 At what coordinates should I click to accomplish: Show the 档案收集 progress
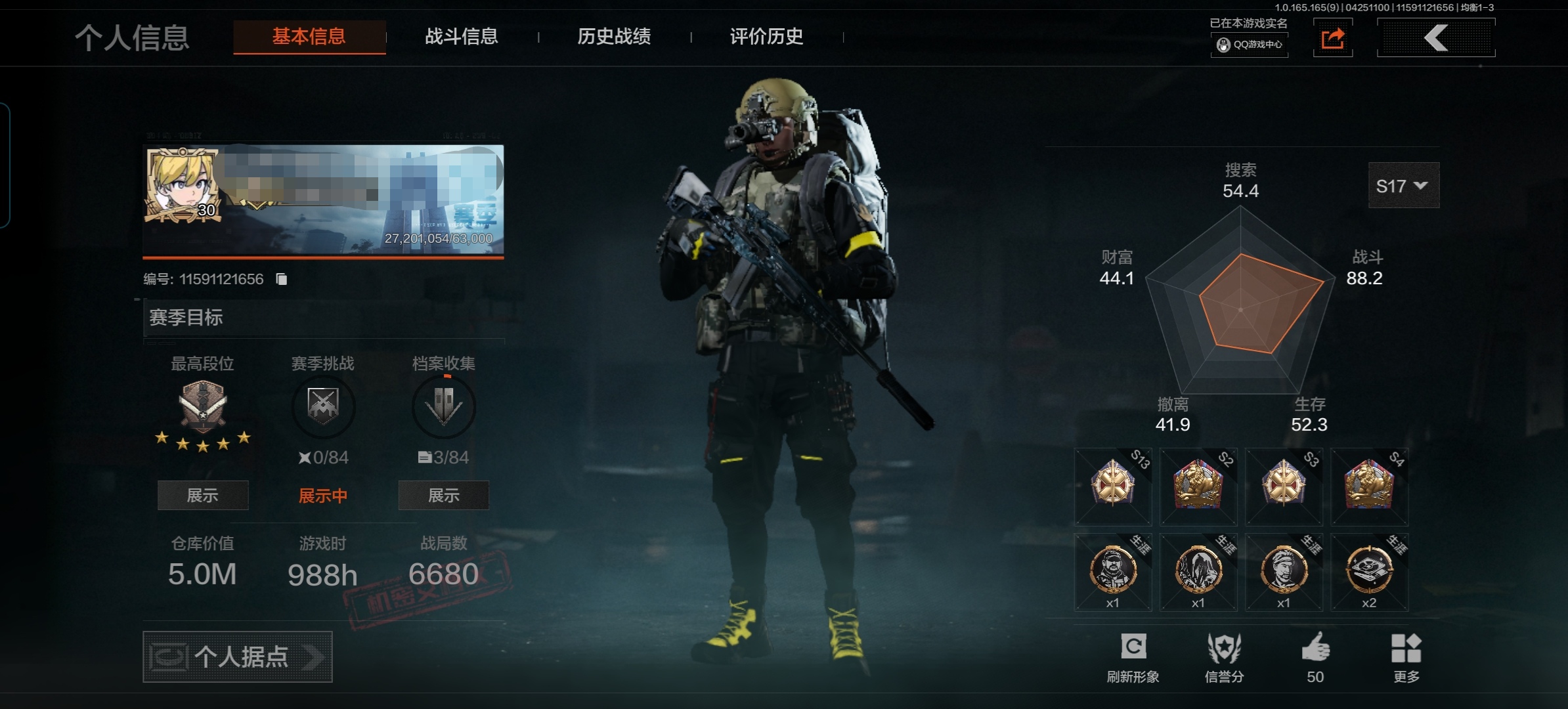pyautogui.click(x=443, y=495)
